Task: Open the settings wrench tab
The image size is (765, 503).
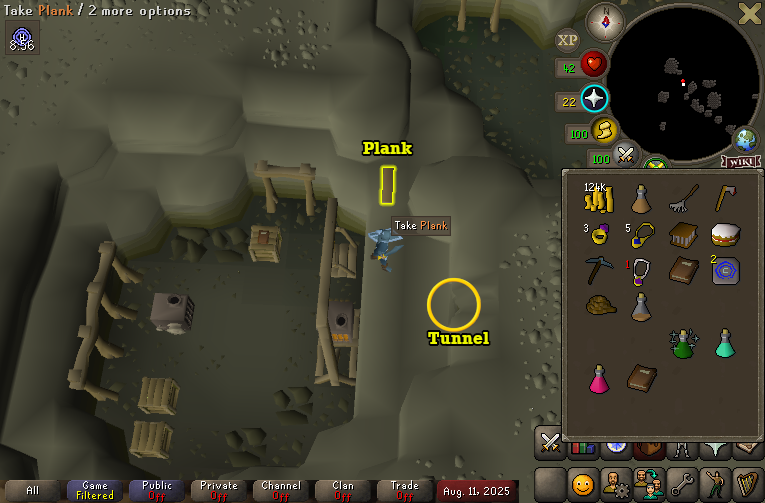Action: pos(683,485)
